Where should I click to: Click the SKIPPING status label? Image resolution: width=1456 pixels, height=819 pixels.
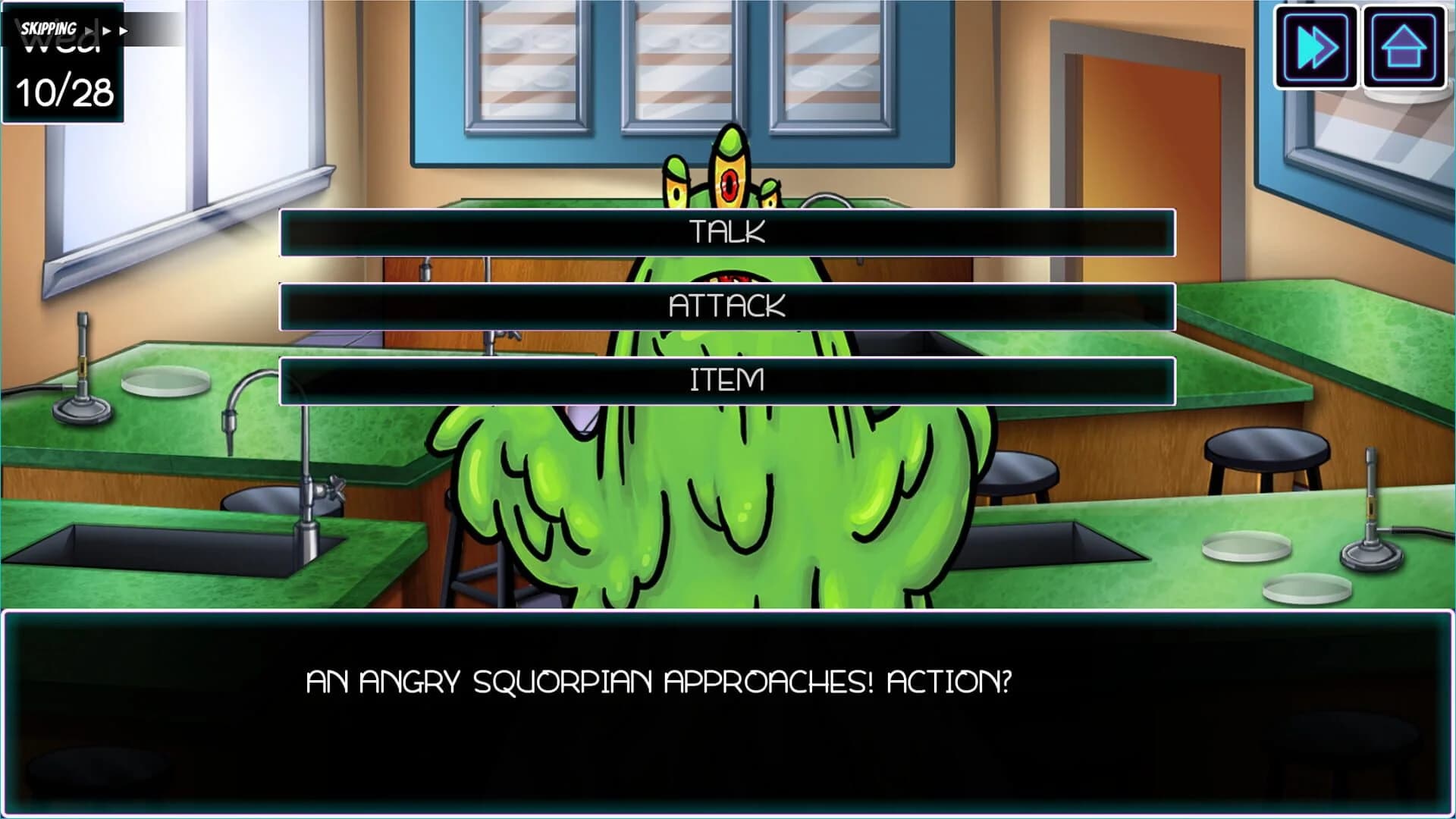47,29
